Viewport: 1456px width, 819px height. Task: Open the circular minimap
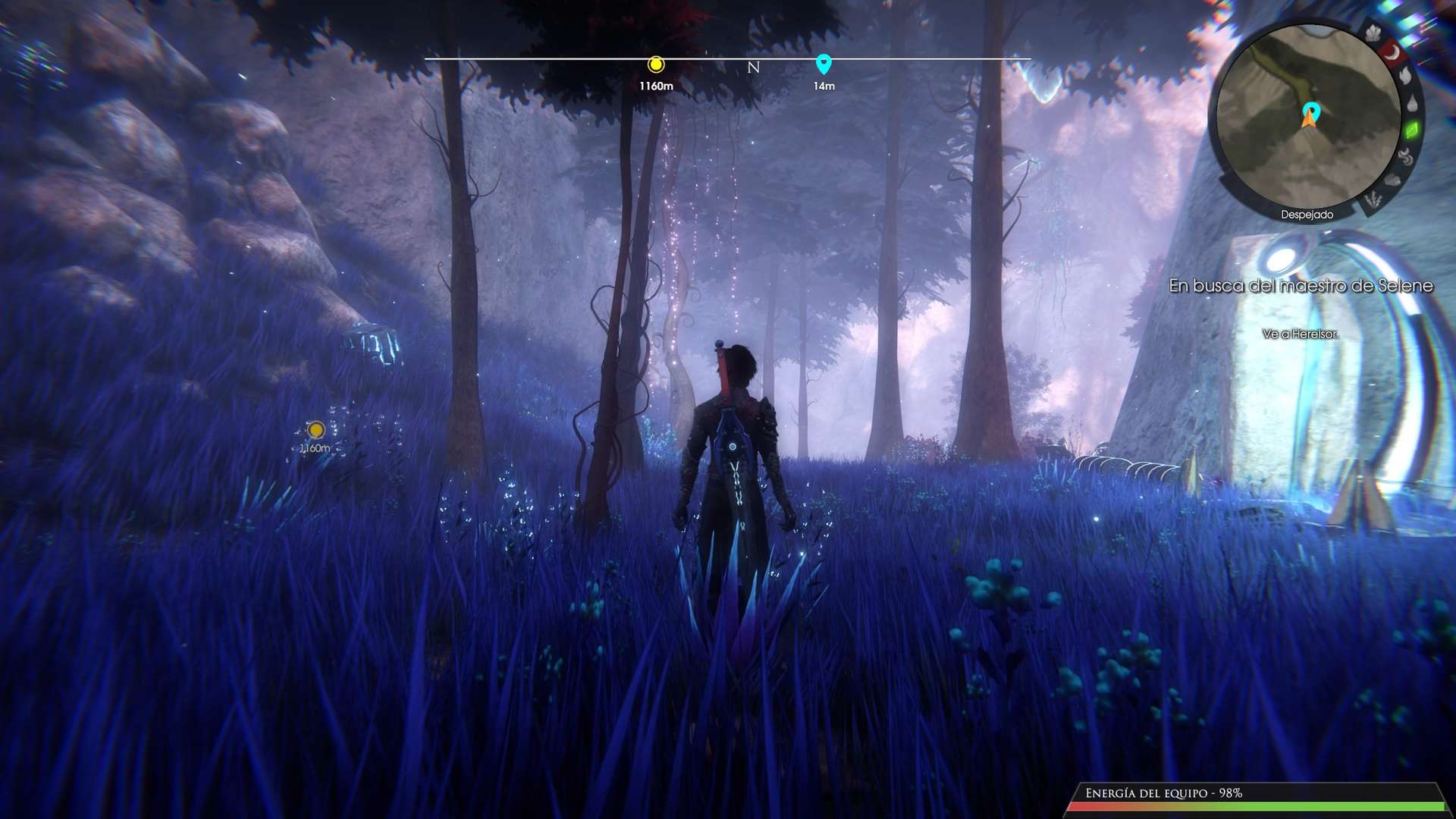[1307, 121]
